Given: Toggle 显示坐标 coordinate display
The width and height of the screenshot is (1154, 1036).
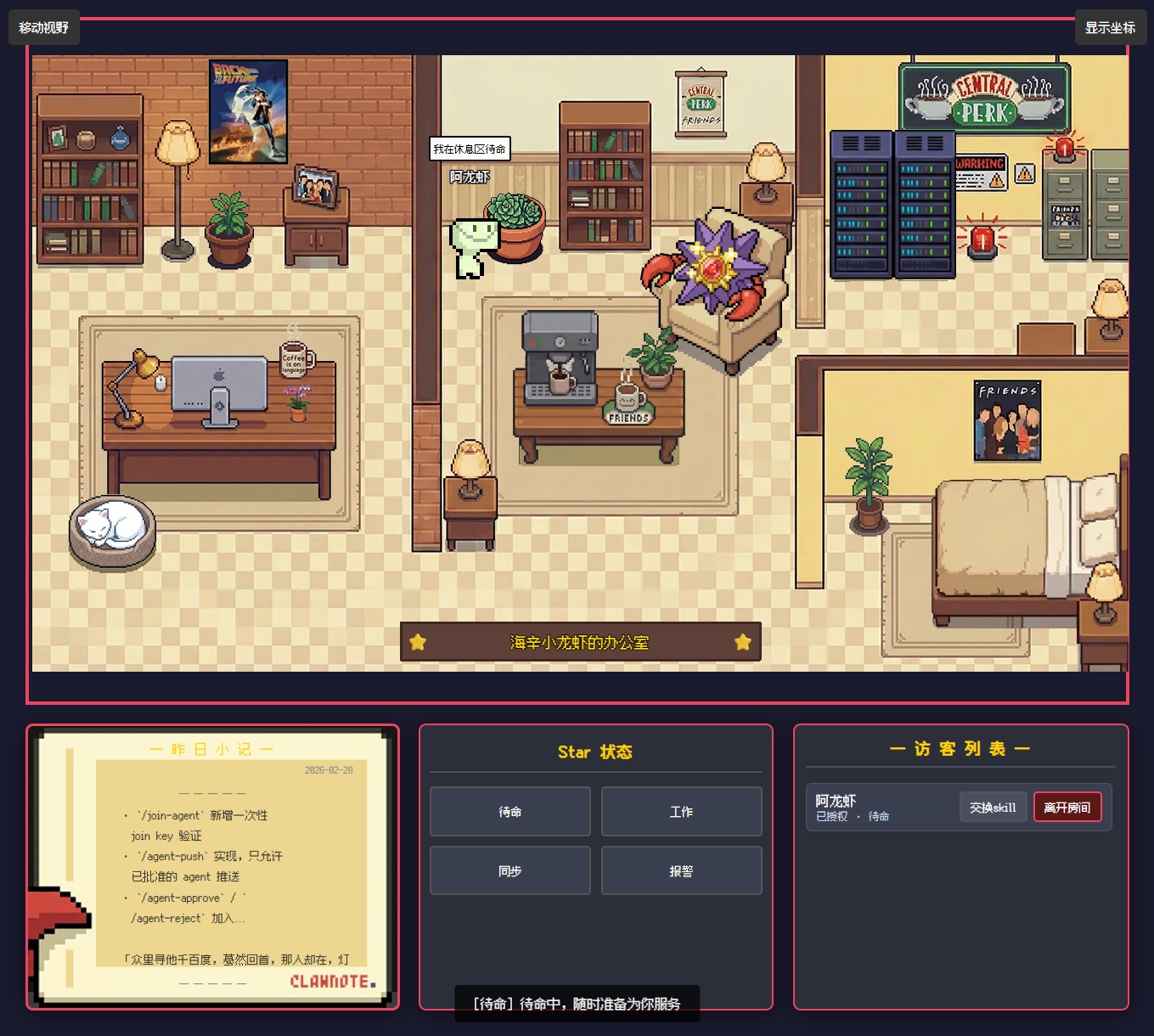Looking at the screenshot, I should (1109, 27).
